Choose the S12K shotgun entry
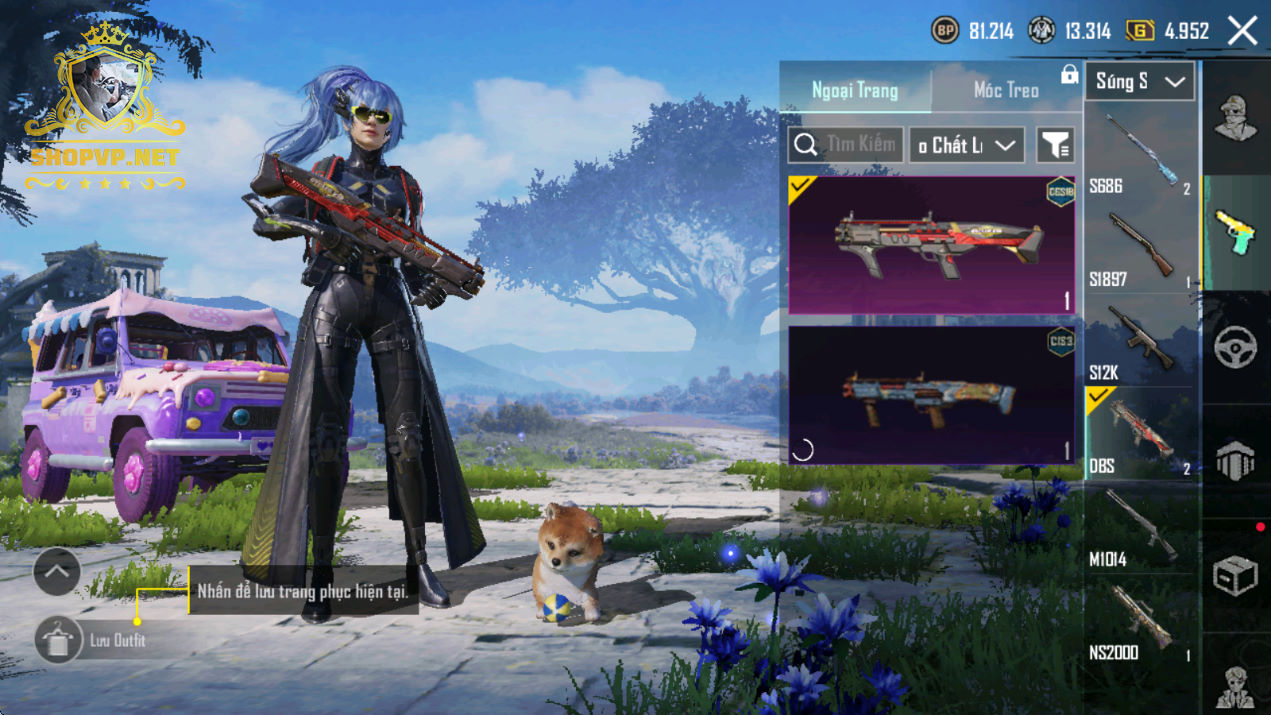Viewport: 1271px width, 715px height. coord(1140,341)
